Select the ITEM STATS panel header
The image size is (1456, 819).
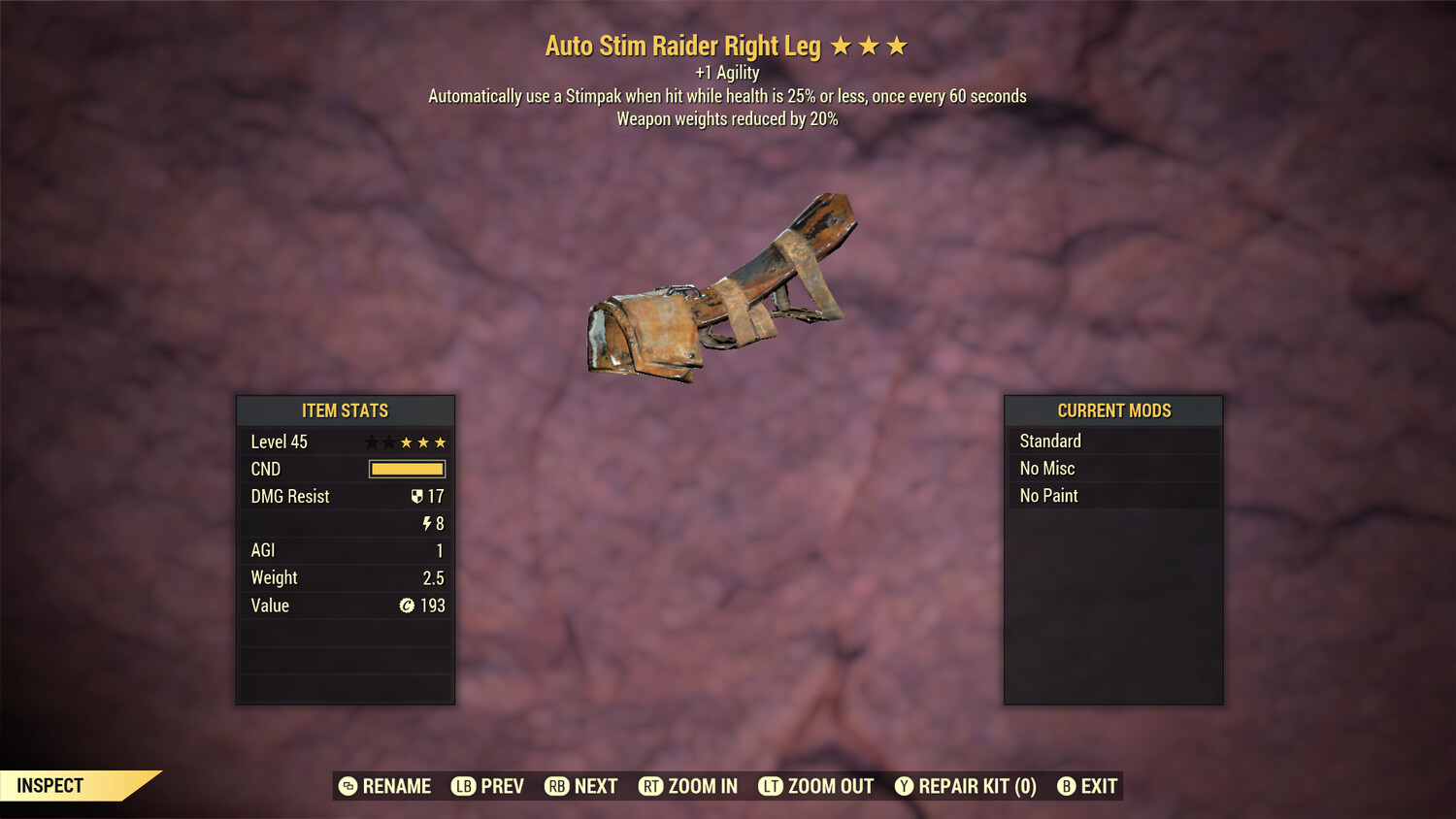point(345,410)
